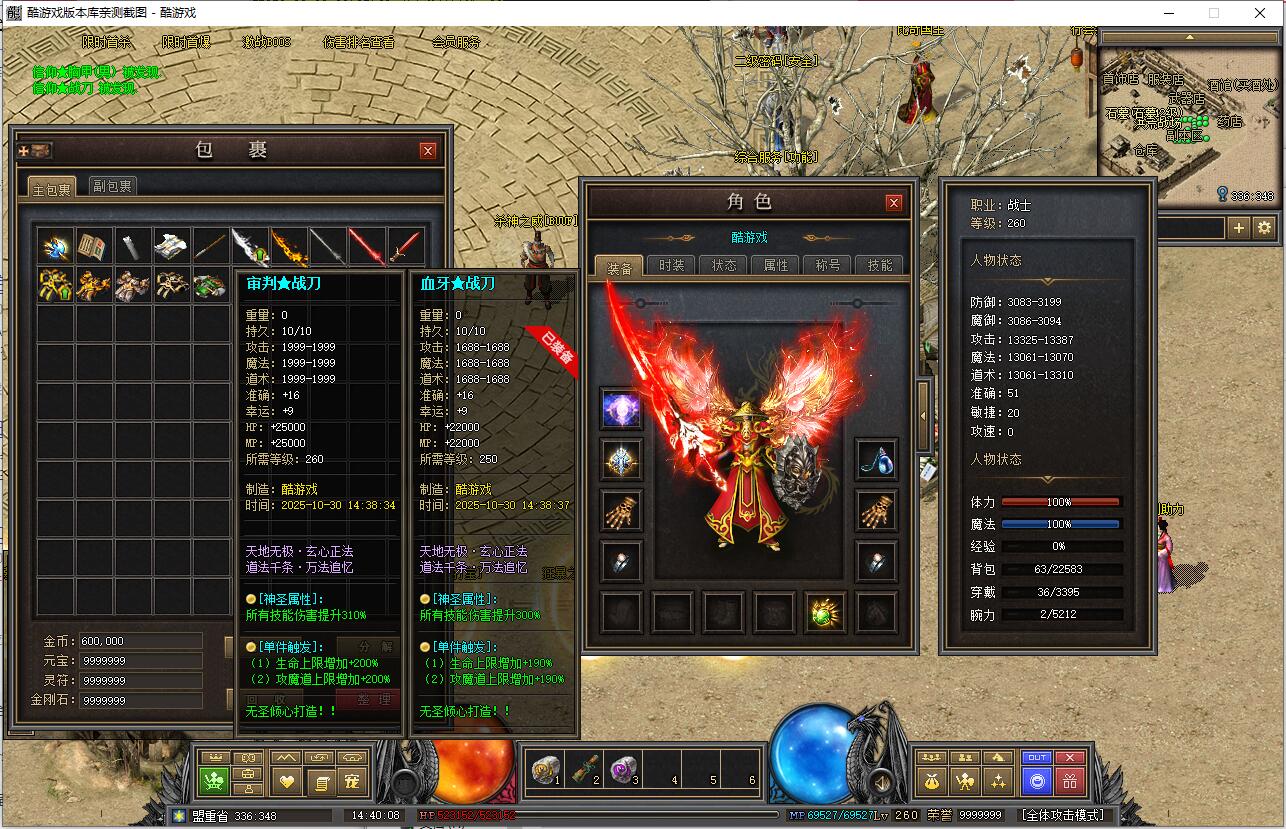Switch to the 副包裹 tab
1286x829 pixels.
pyautogui.click(x=112, y=186)
